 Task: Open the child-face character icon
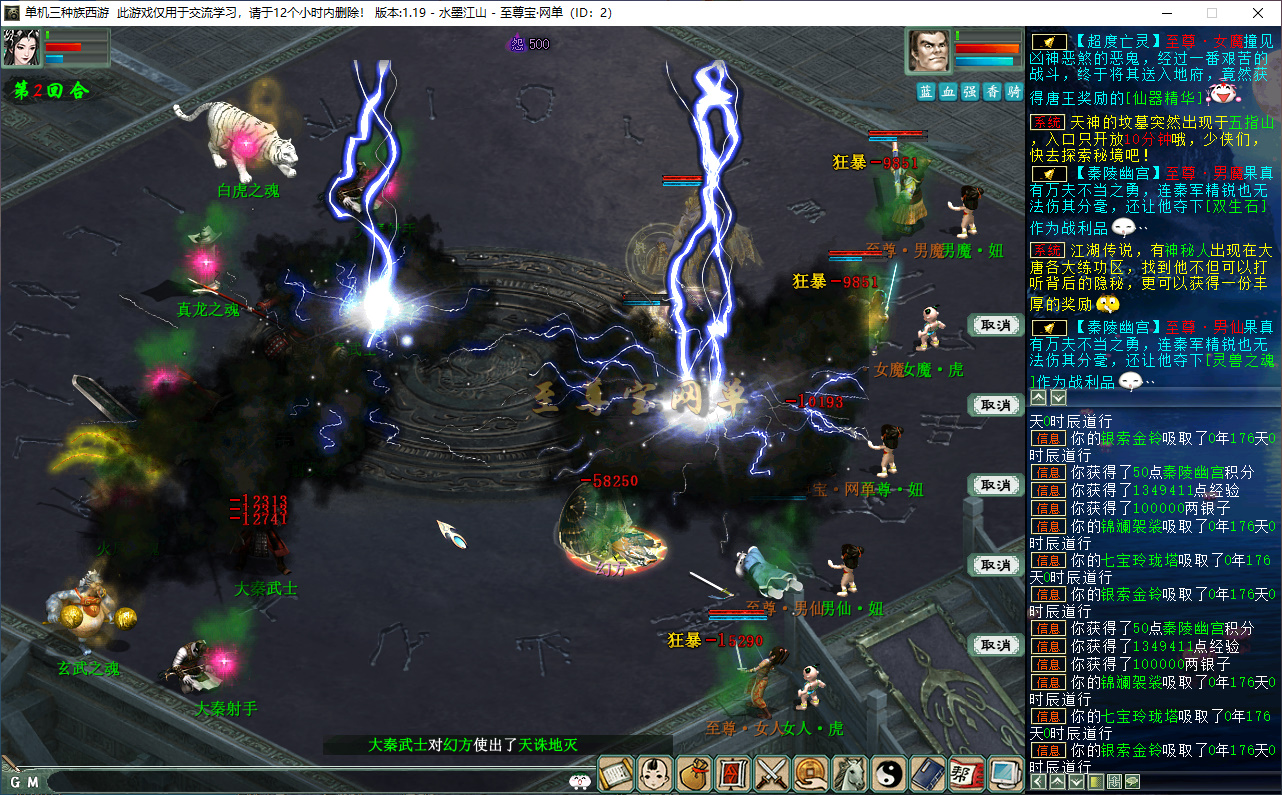[x=655, y=773]
